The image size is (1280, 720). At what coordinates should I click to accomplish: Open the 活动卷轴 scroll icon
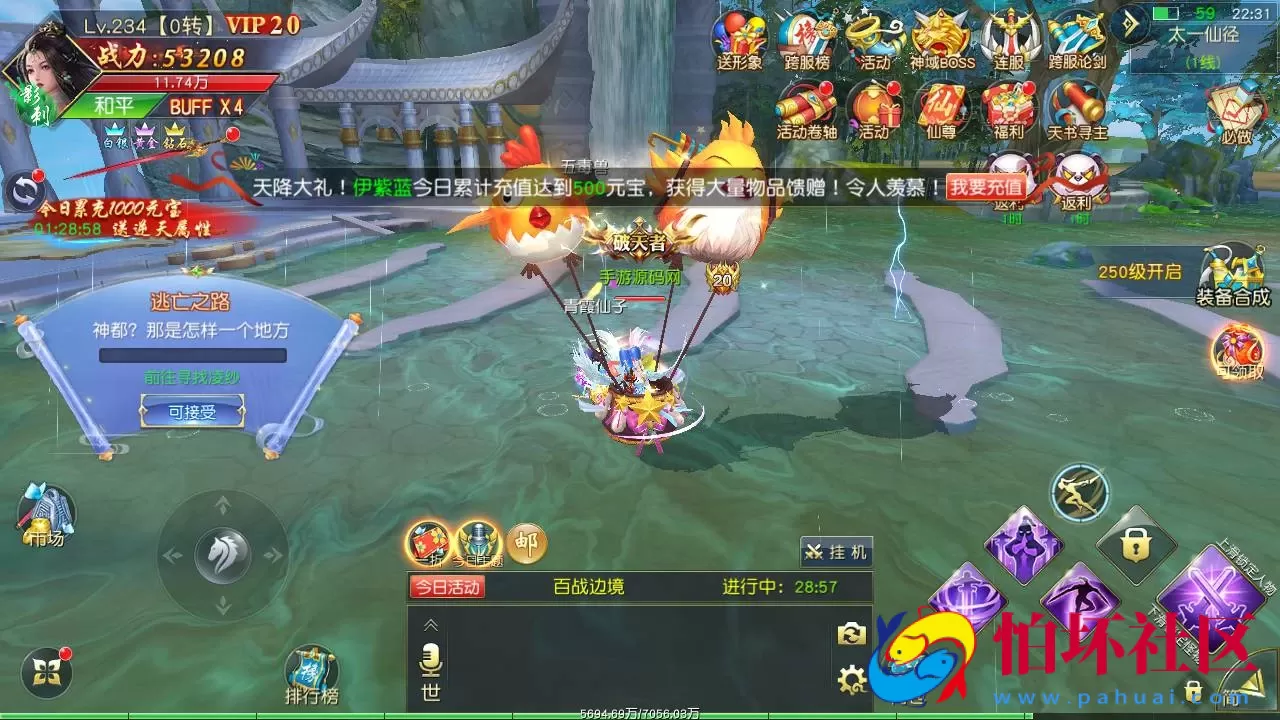[807, 109]
